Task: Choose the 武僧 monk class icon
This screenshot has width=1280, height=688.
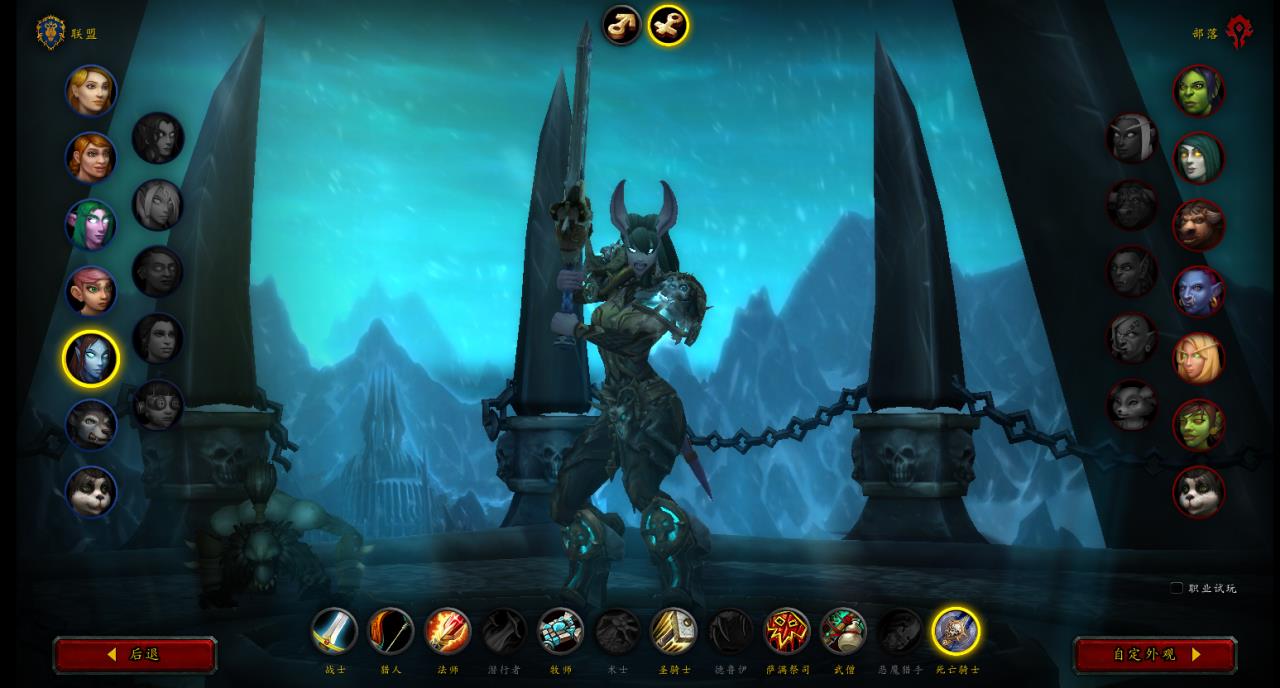Action: (843, 631)
